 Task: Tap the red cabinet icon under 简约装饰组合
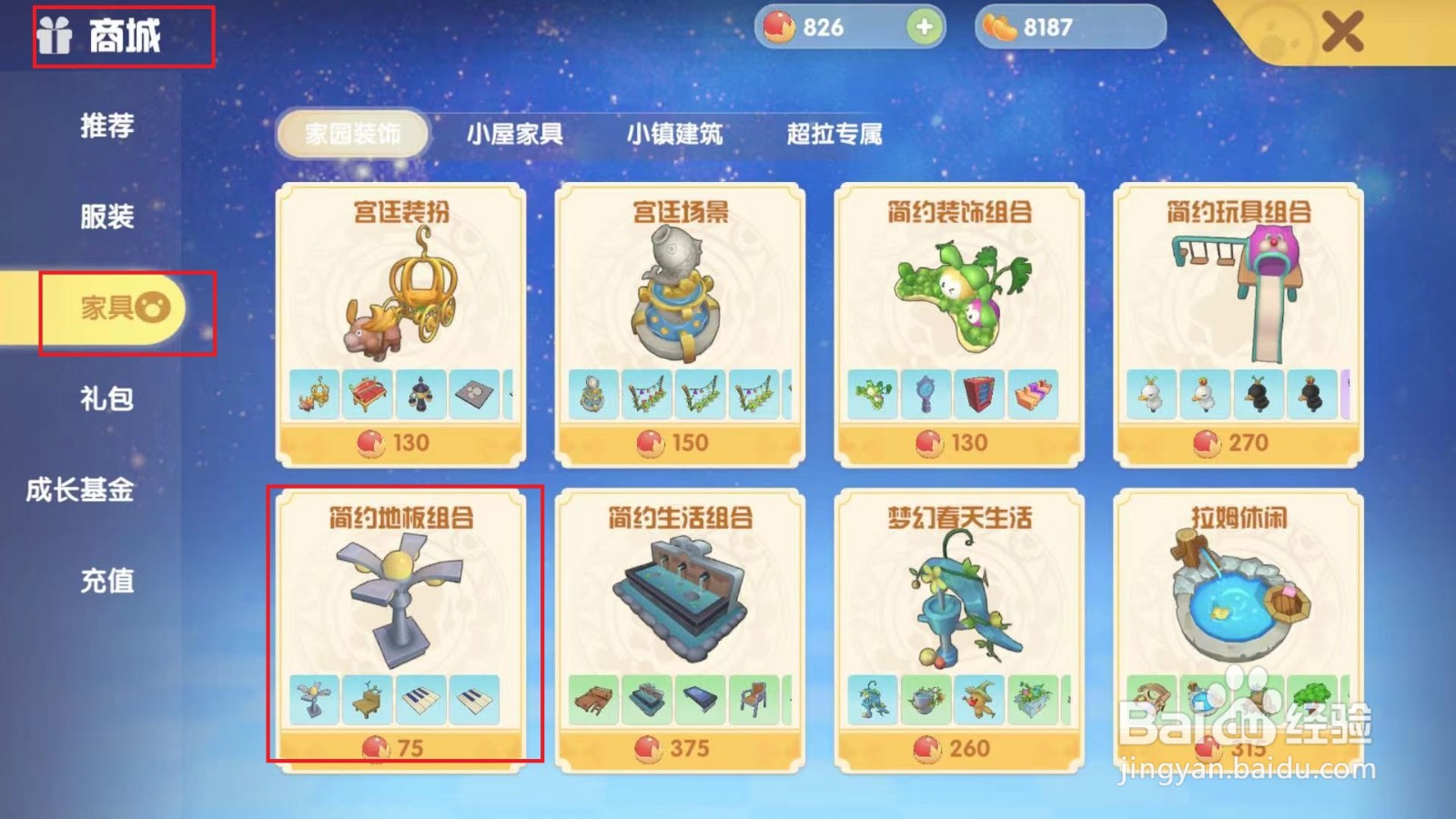(978, 393)
